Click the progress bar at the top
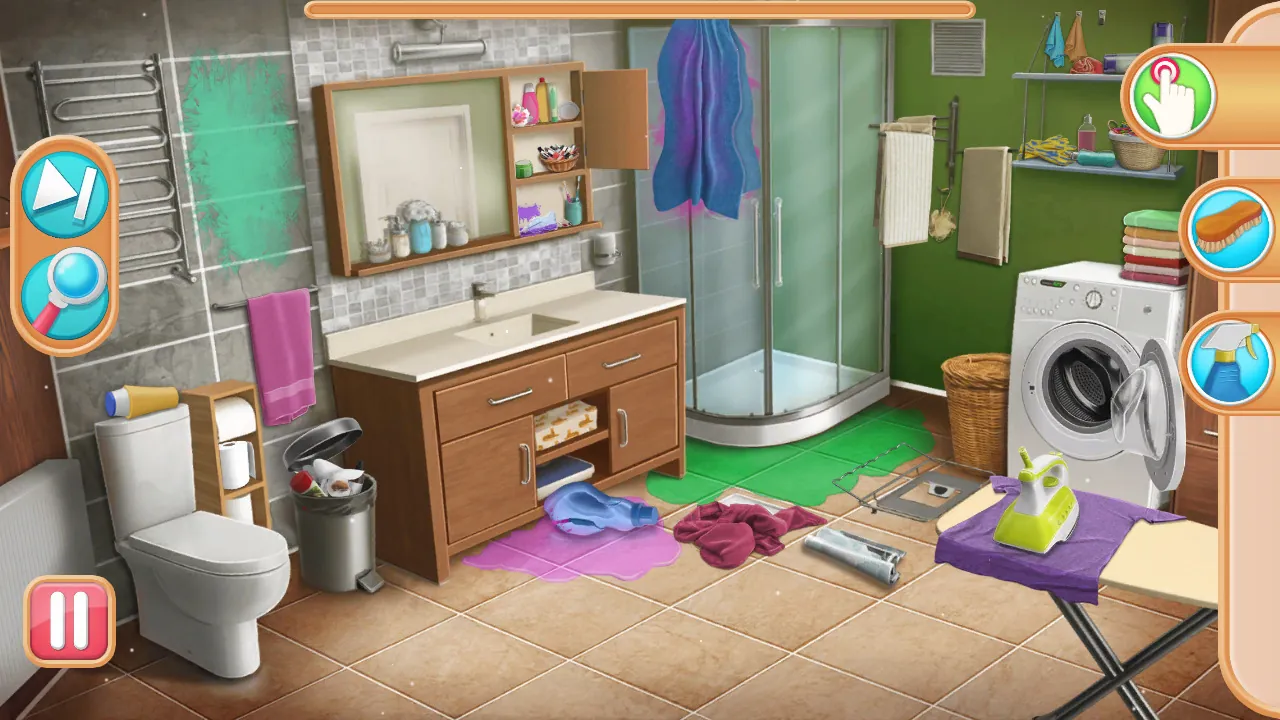Image resolution: width=1280 pixels, height=720 pixels. [x=640, y=12]
